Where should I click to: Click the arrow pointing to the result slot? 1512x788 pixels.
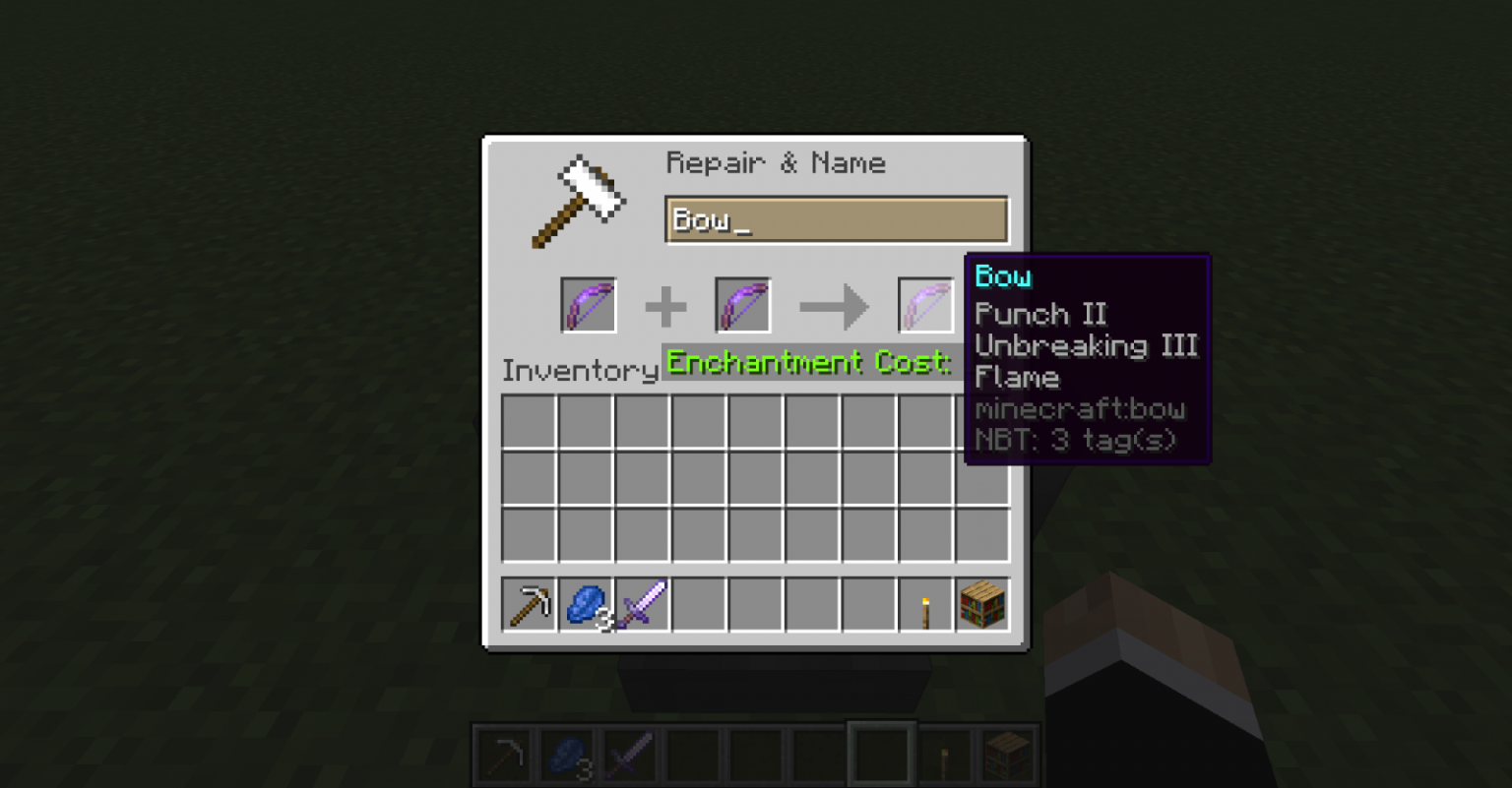tap(833, 306)
